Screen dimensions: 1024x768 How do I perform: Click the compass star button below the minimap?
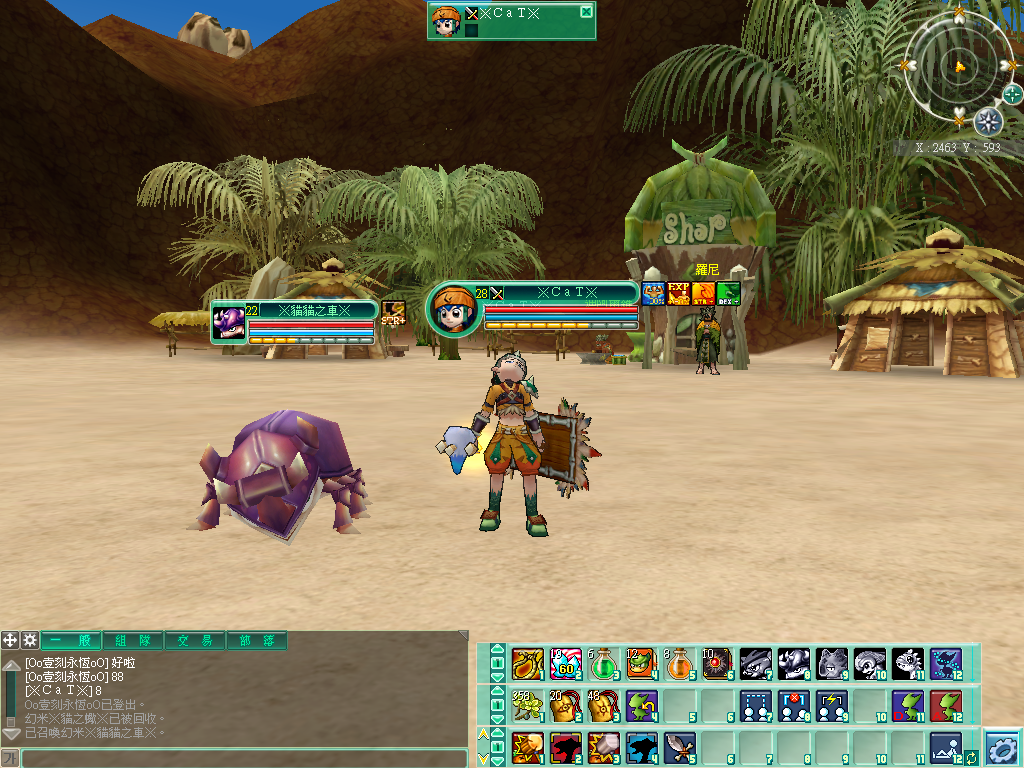click(988, 122)
